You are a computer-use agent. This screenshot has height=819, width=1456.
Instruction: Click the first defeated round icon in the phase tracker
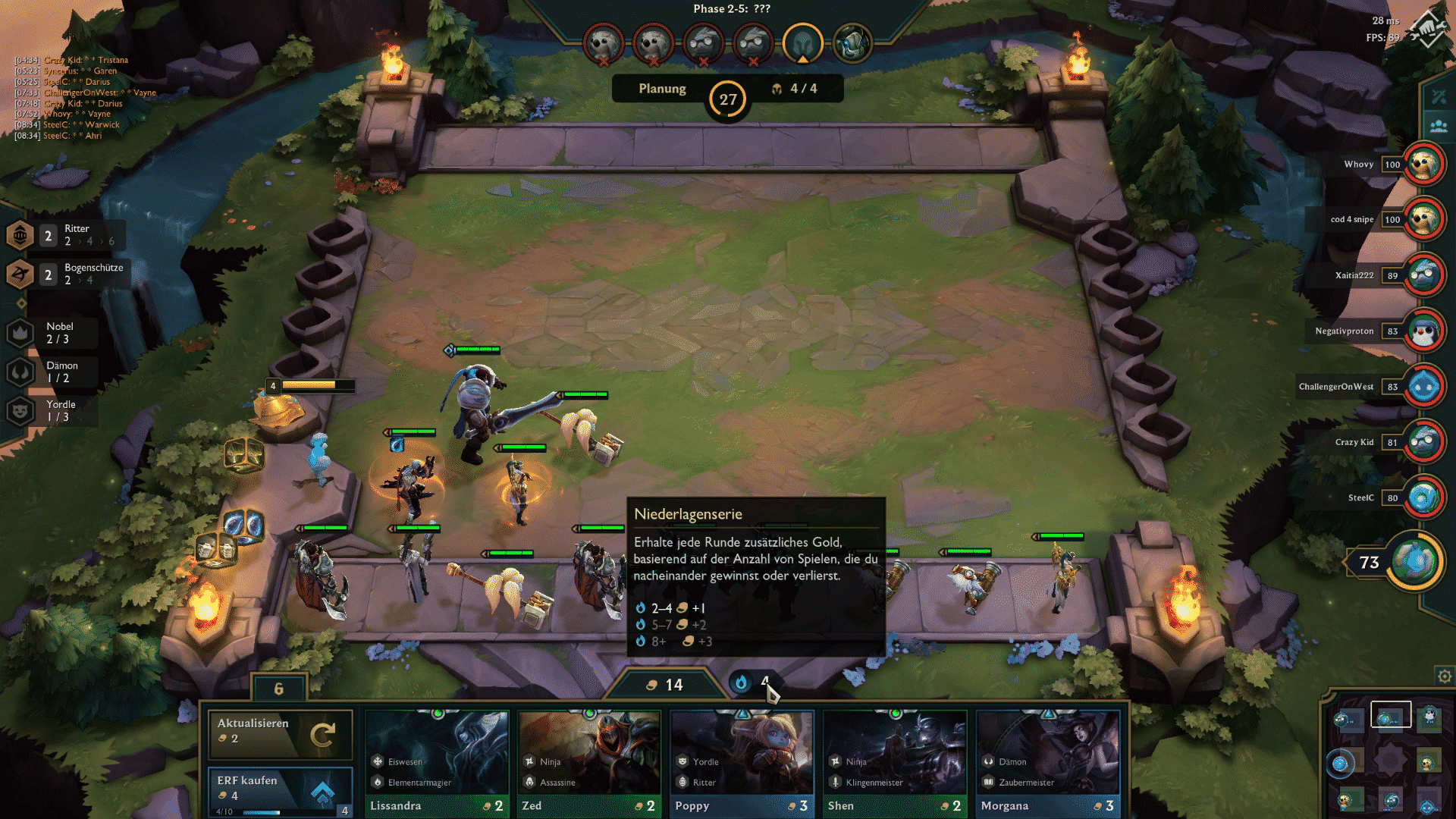click(x=602, y=43)
